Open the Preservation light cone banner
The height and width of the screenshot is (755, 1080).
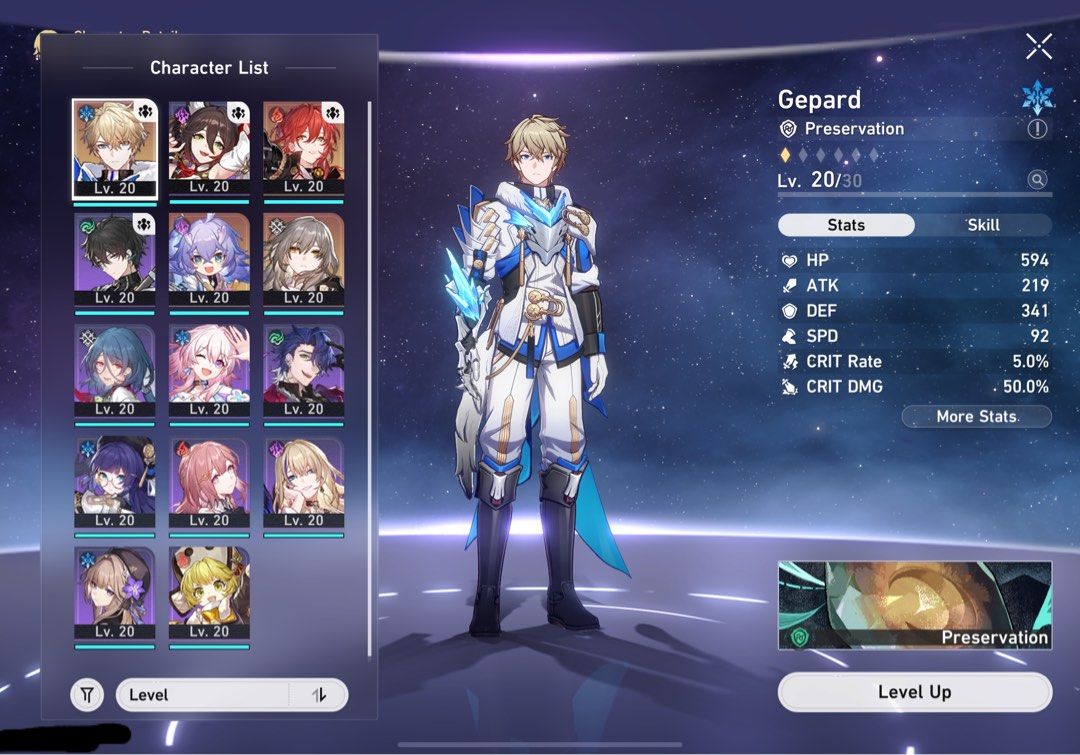coord(914,604)
